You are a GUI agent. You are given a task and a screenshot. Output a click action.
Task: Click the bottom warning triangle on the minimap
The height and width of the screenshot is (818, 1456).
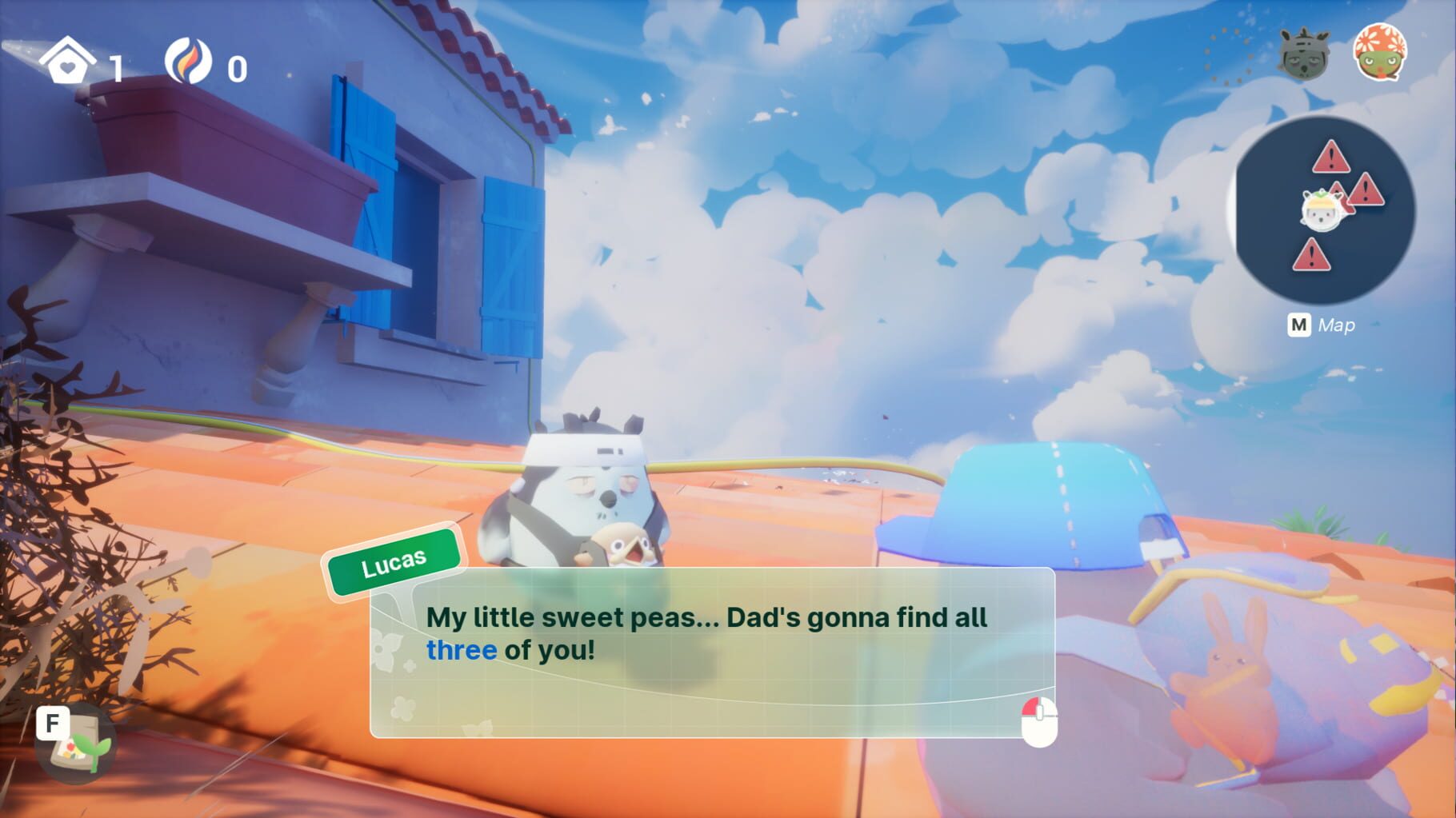pos(1312,254)
